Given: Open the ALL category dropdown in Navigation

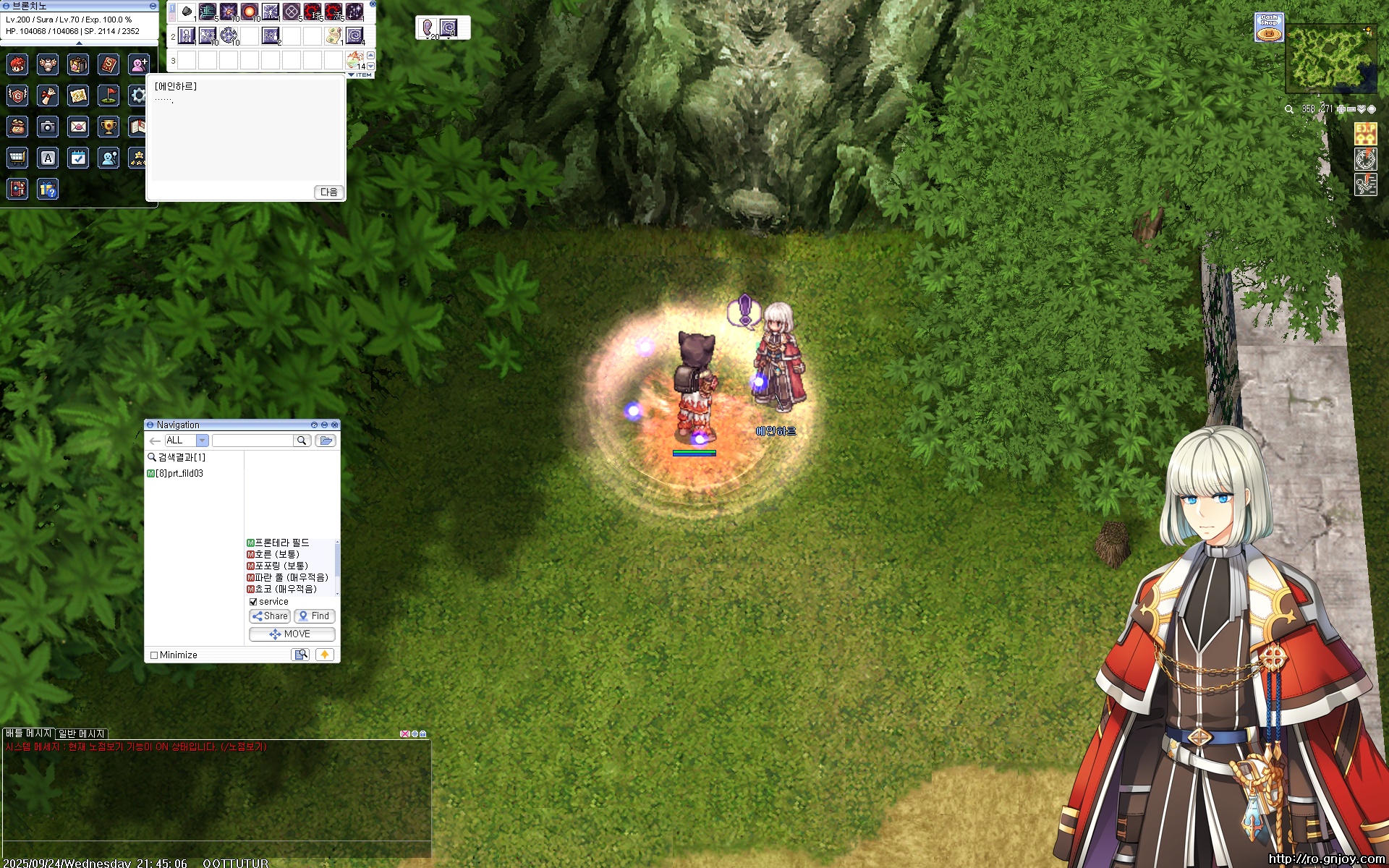Looking at the screenshot, I should (203, 441).
